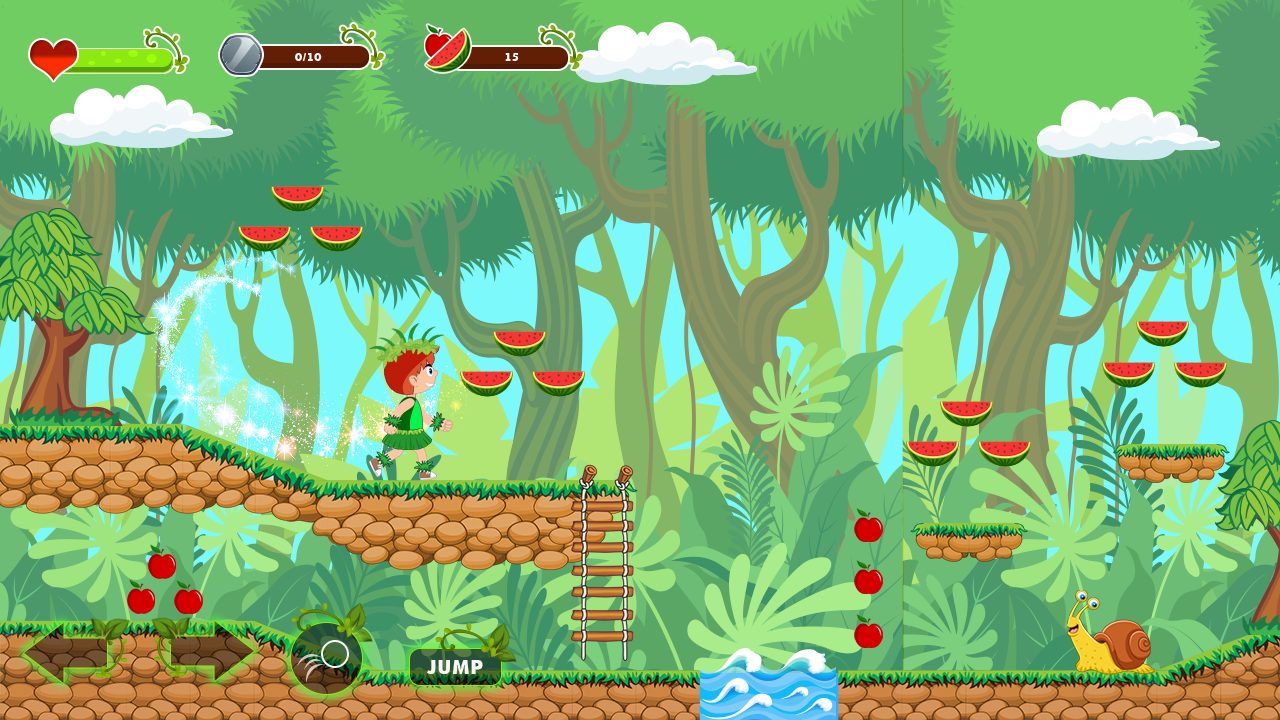Activate the round throw attack button

tap(326, 659)
